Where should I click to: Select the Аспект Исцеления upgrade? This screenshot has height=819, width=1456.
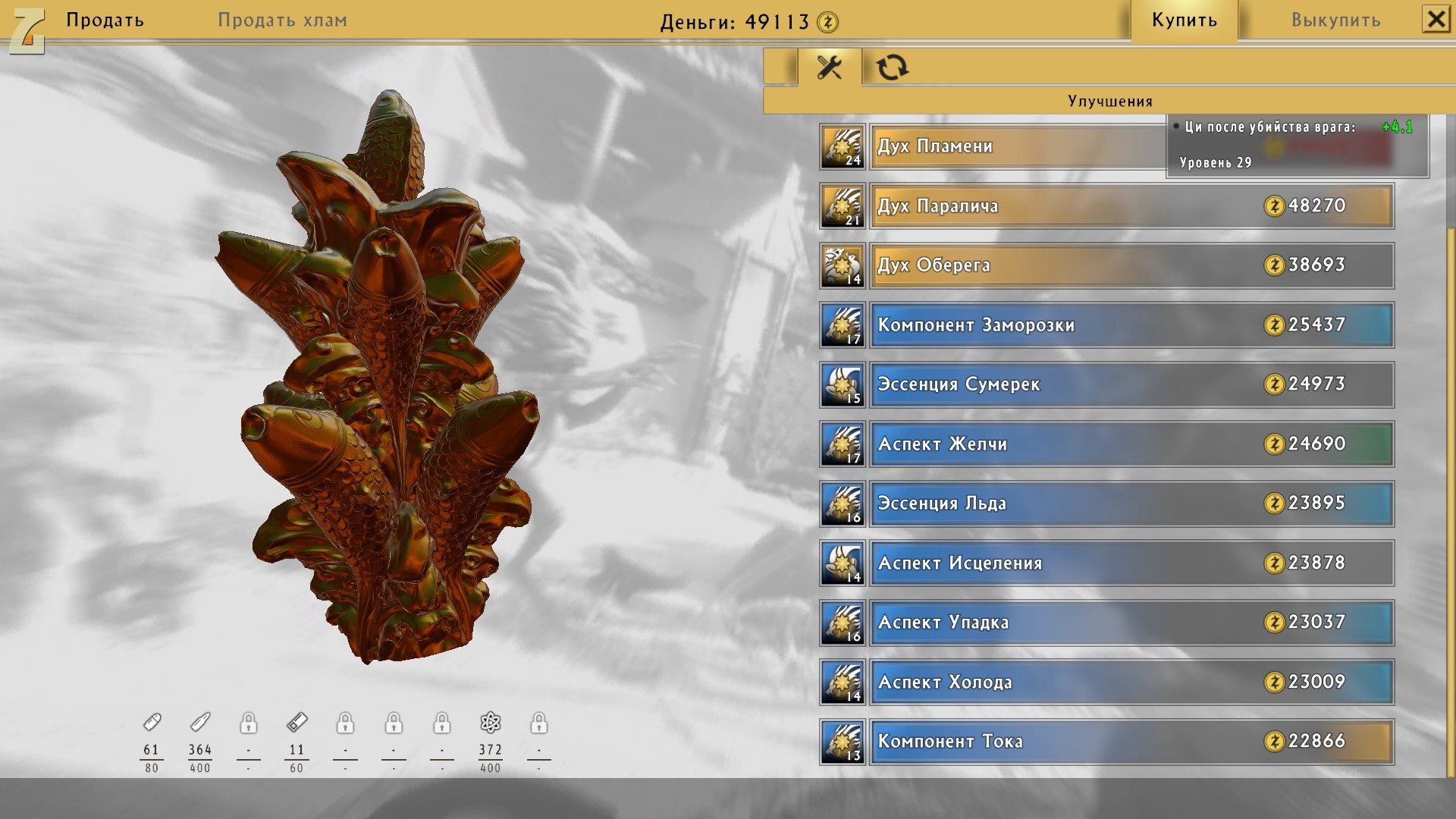1131,563
